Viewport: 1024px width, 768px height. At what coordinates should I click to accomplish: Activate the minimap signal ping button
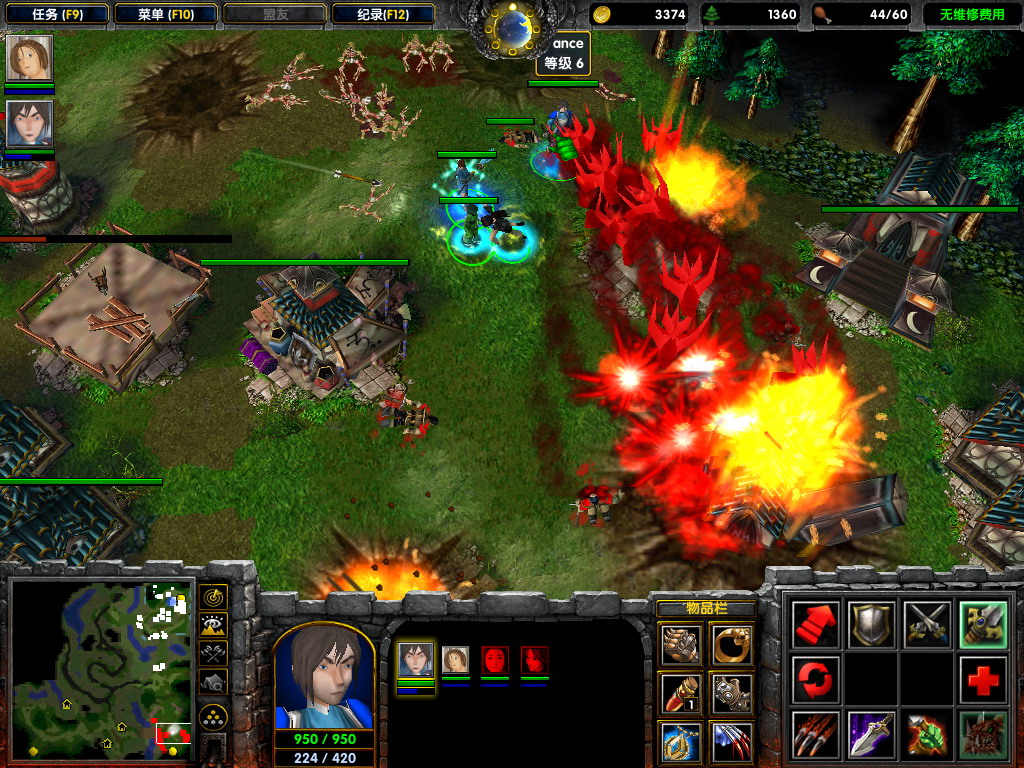coord(213,598)
